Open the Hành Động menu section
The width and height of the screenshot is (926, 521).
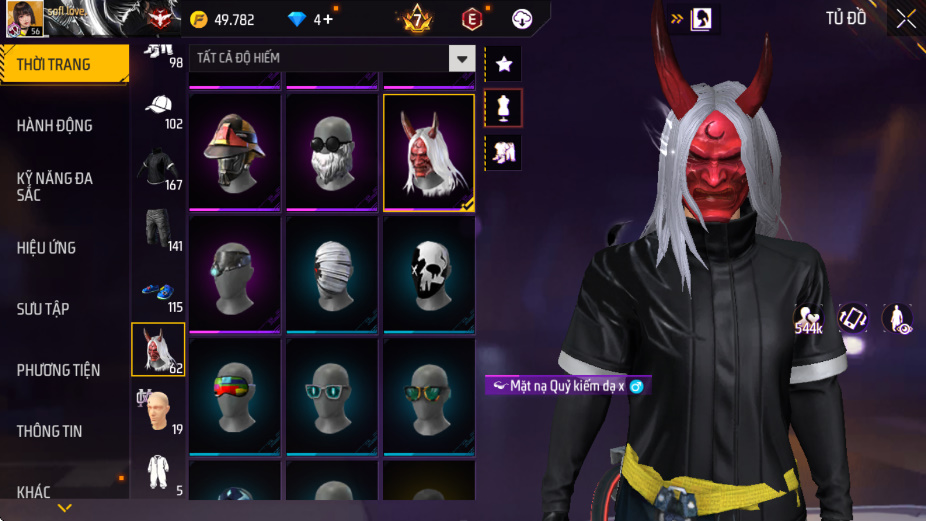64,125
